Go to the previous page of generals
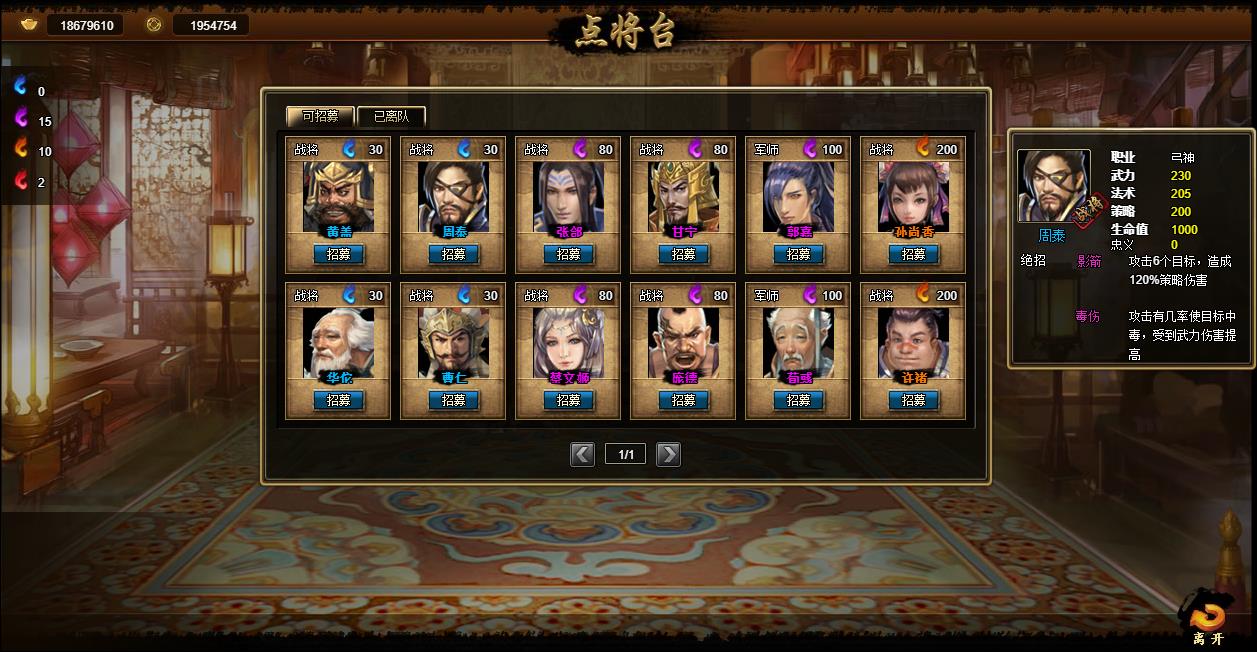1257x652 pixels. pos(582,455)
